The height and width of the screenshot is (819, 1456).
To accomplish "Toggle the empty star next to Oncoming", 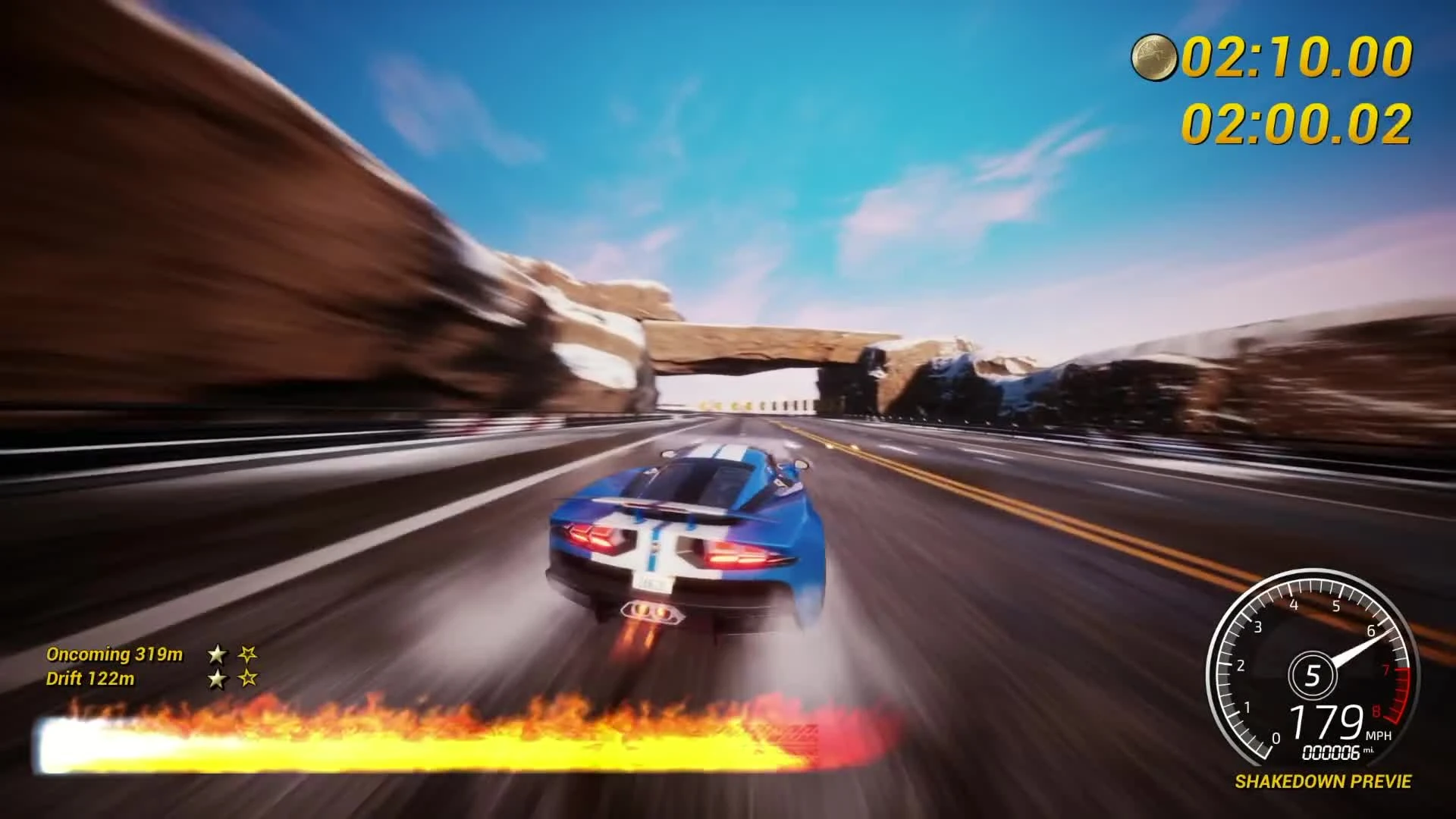I will pos(248,653).
